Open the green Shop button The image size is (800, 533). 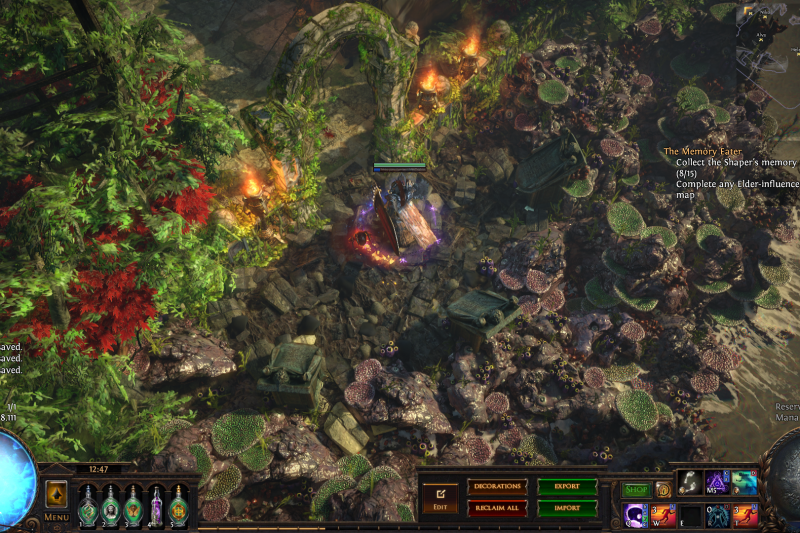(636, 490)
